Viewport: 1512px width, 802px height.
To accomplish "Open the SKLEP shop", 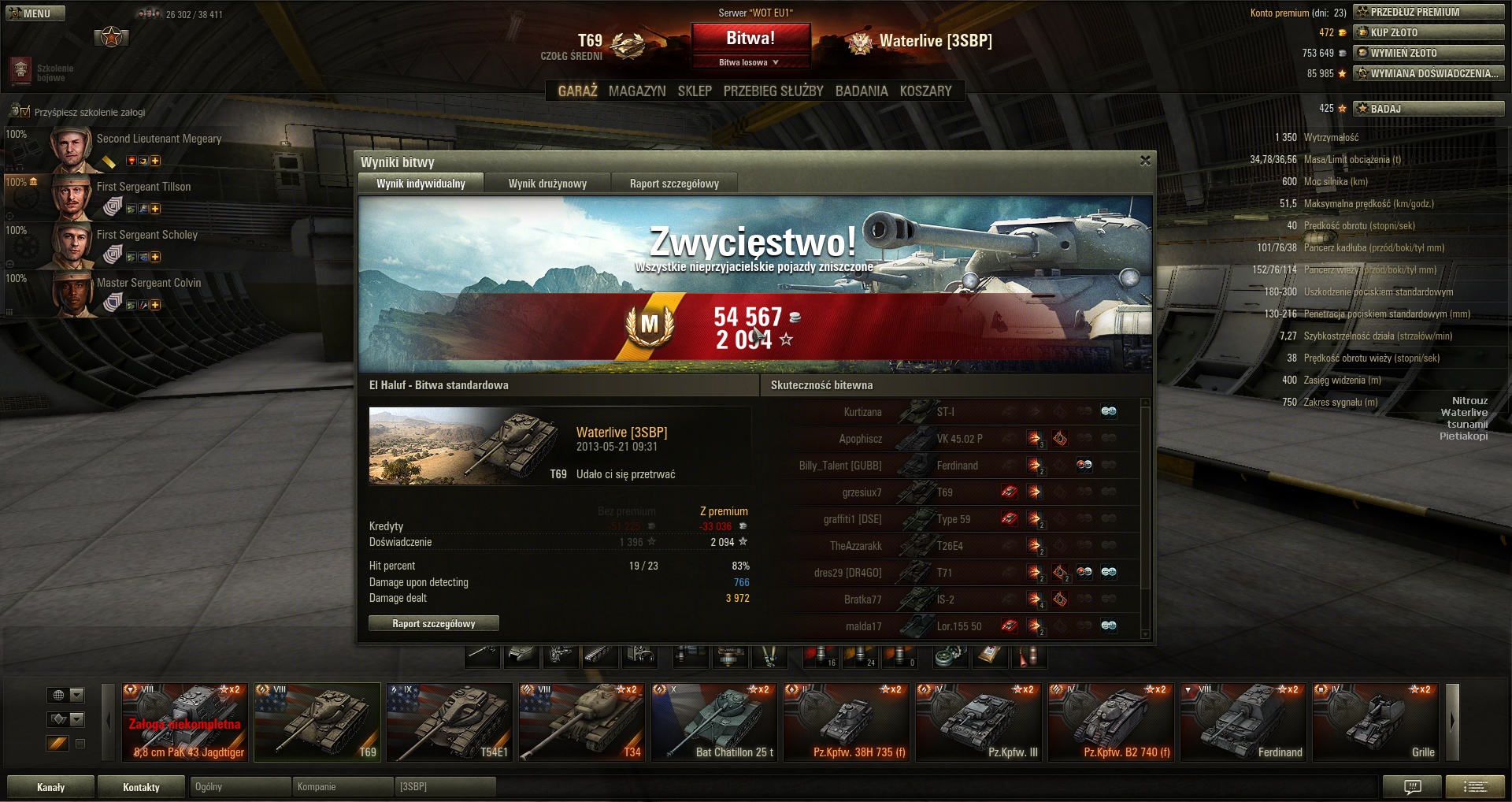I will click(x=695, y=91).
